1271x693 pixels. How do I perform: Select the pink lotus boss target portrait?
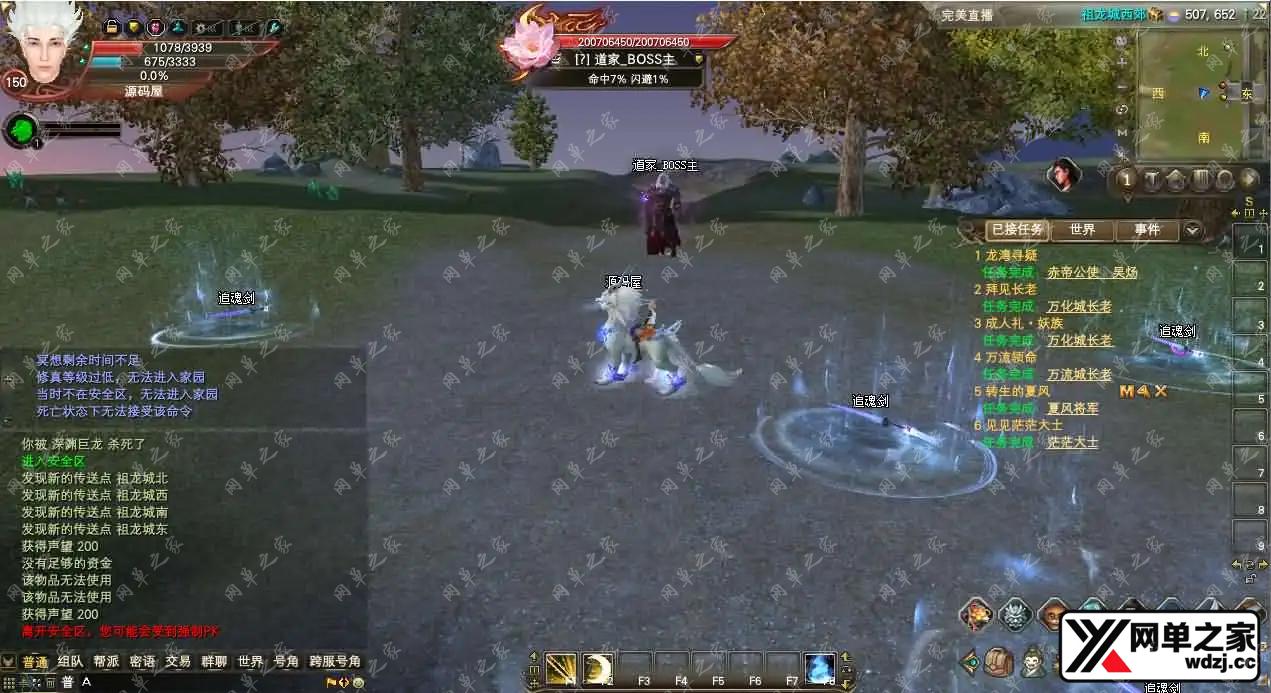526,45
